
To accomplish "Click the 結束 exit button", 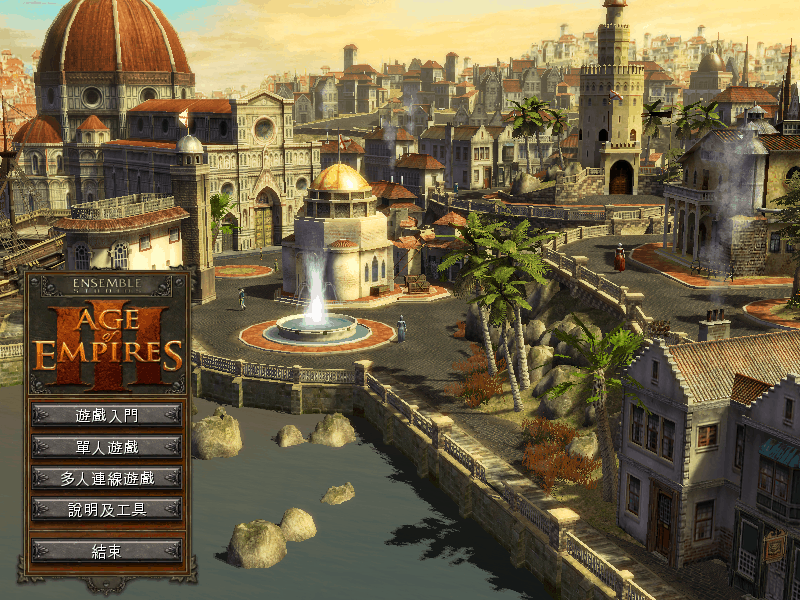I will coord(106,551).
